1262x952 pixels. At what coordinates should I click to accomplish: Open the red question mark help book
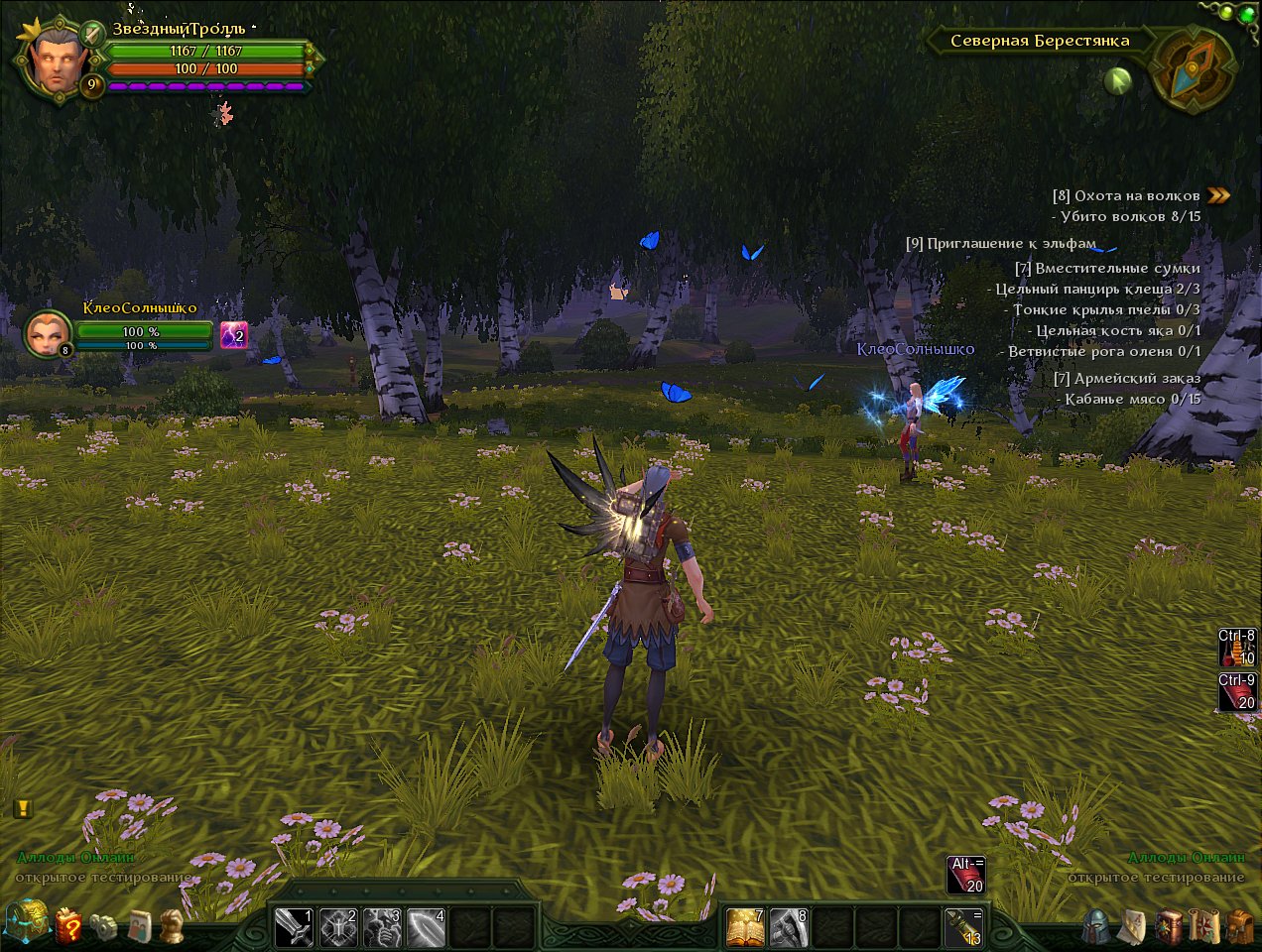[68, 925]
